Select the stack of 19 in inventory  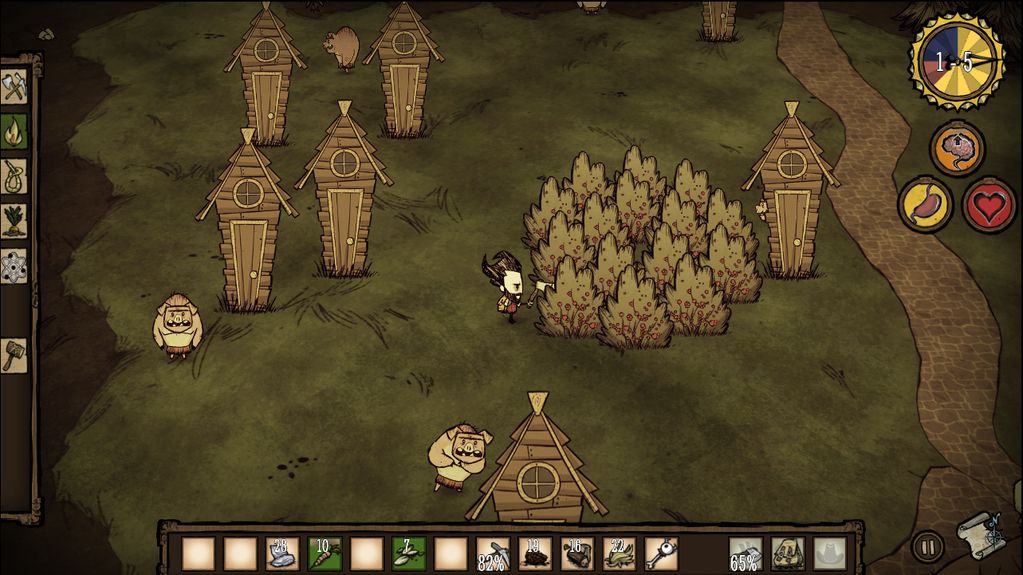(535, 553)
